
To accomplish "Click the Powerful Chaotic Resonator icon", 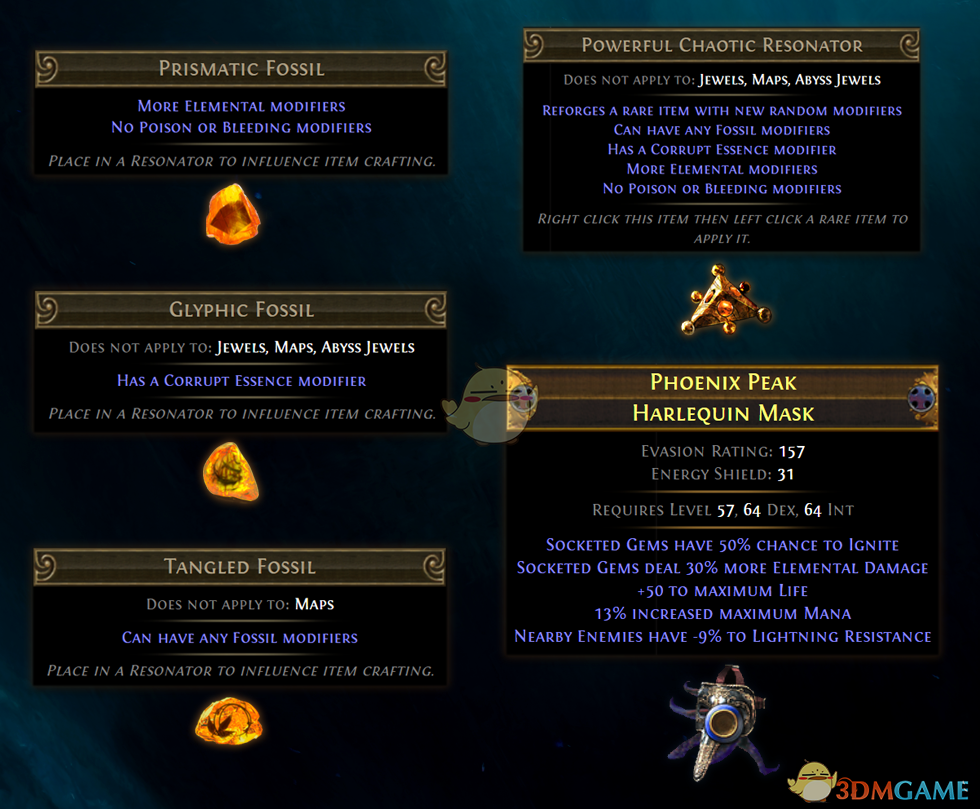I will click(x=723, y=301).
